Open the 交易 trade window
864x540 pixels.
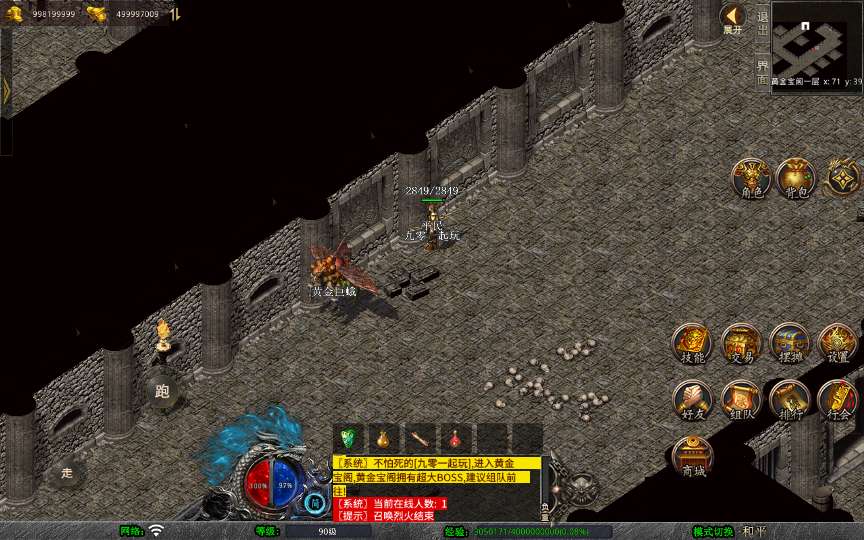point(741,343)
